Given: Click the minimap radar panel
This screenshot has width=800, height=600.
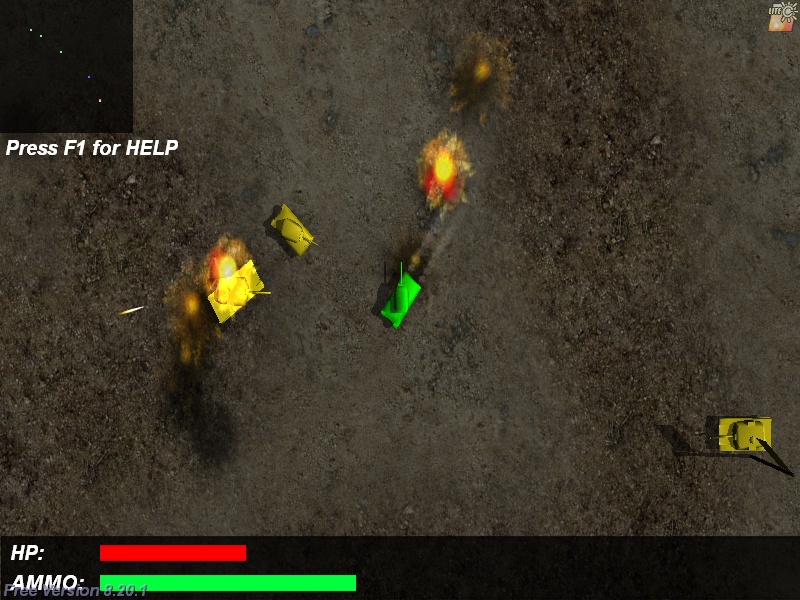Looking at the screenshot, I should pos(66,66).
